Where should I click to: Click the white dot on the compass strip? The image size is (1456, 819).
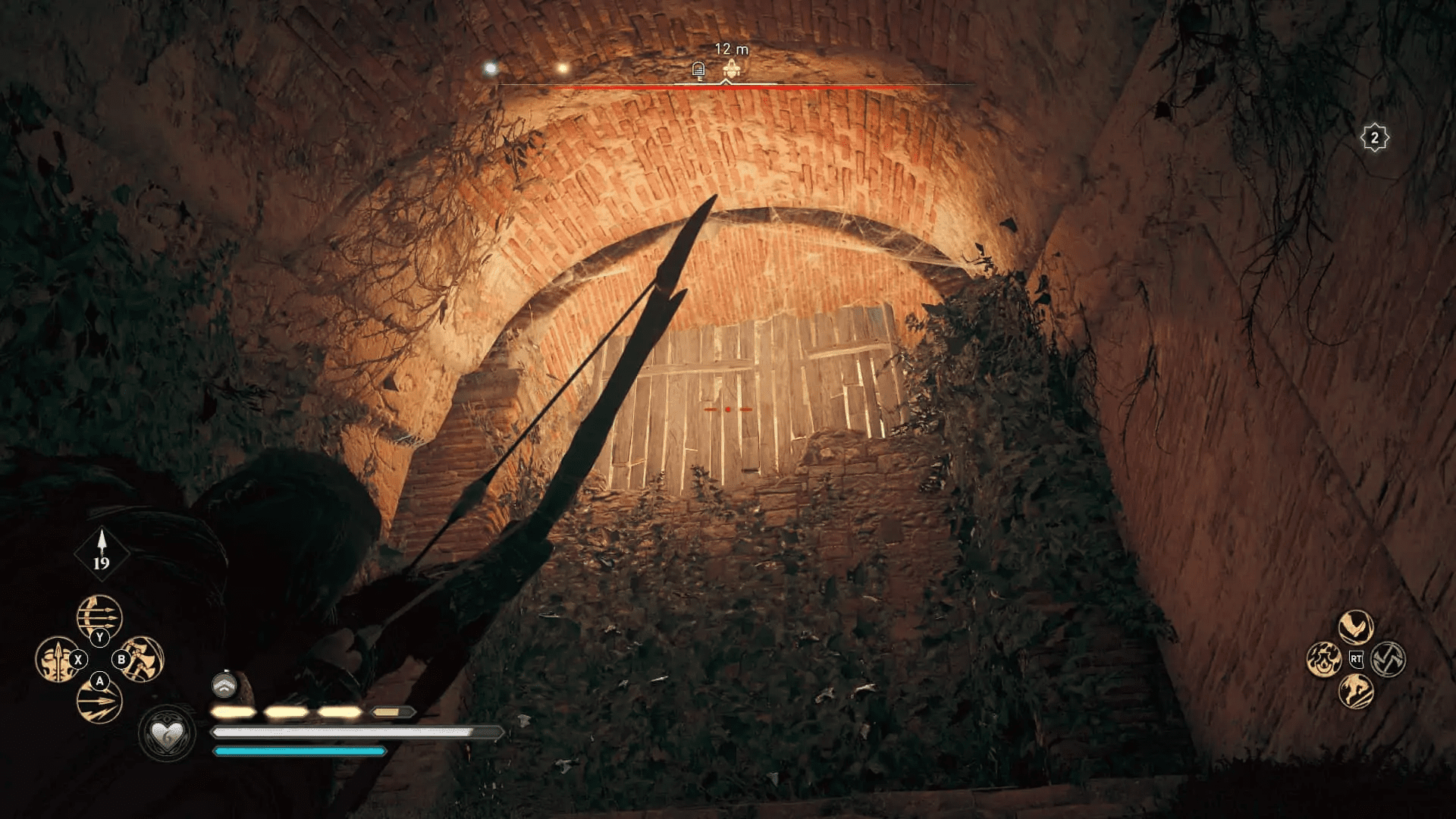pos(491,67)
